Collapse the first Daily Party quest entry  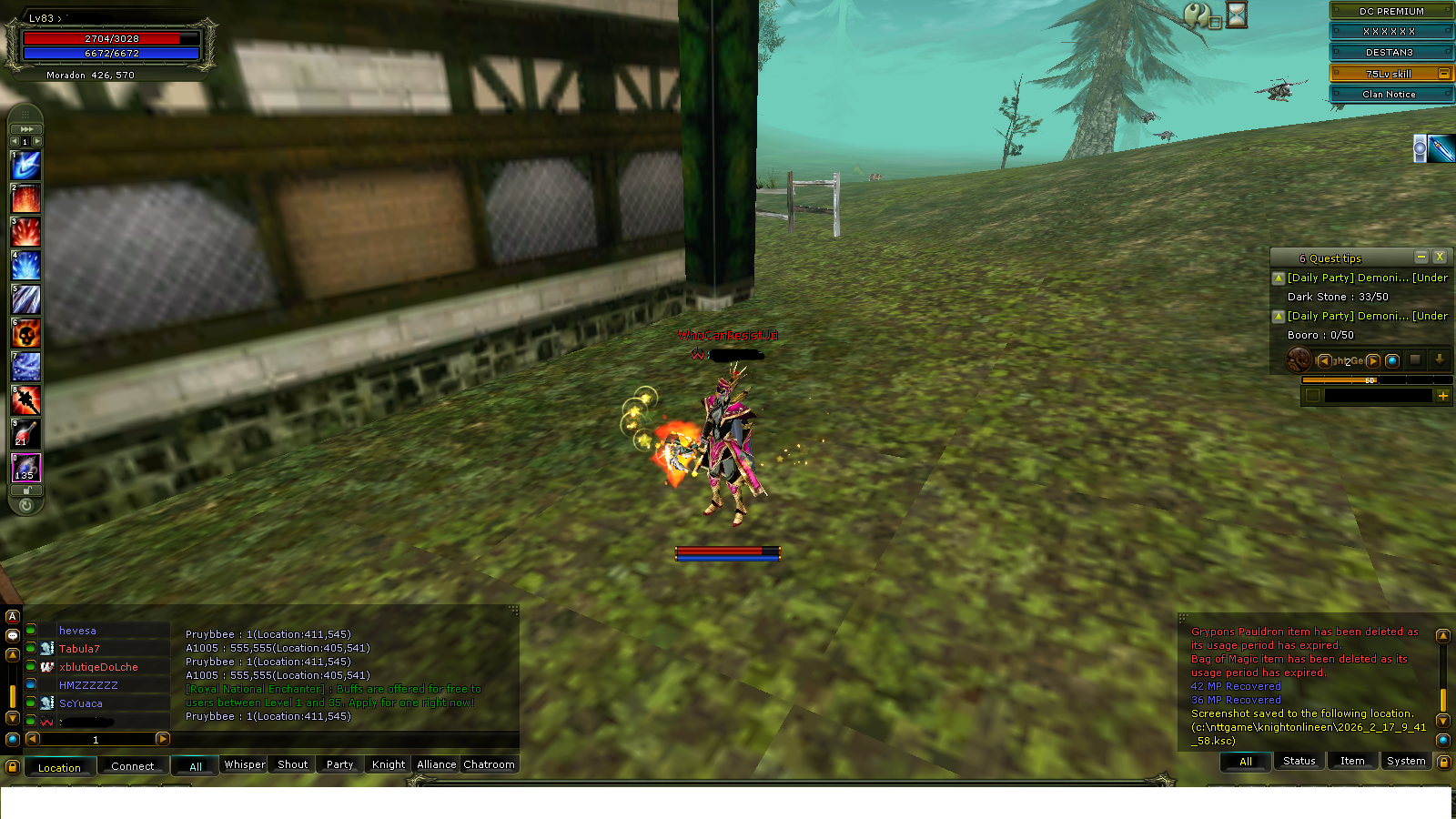(1278, 278)
